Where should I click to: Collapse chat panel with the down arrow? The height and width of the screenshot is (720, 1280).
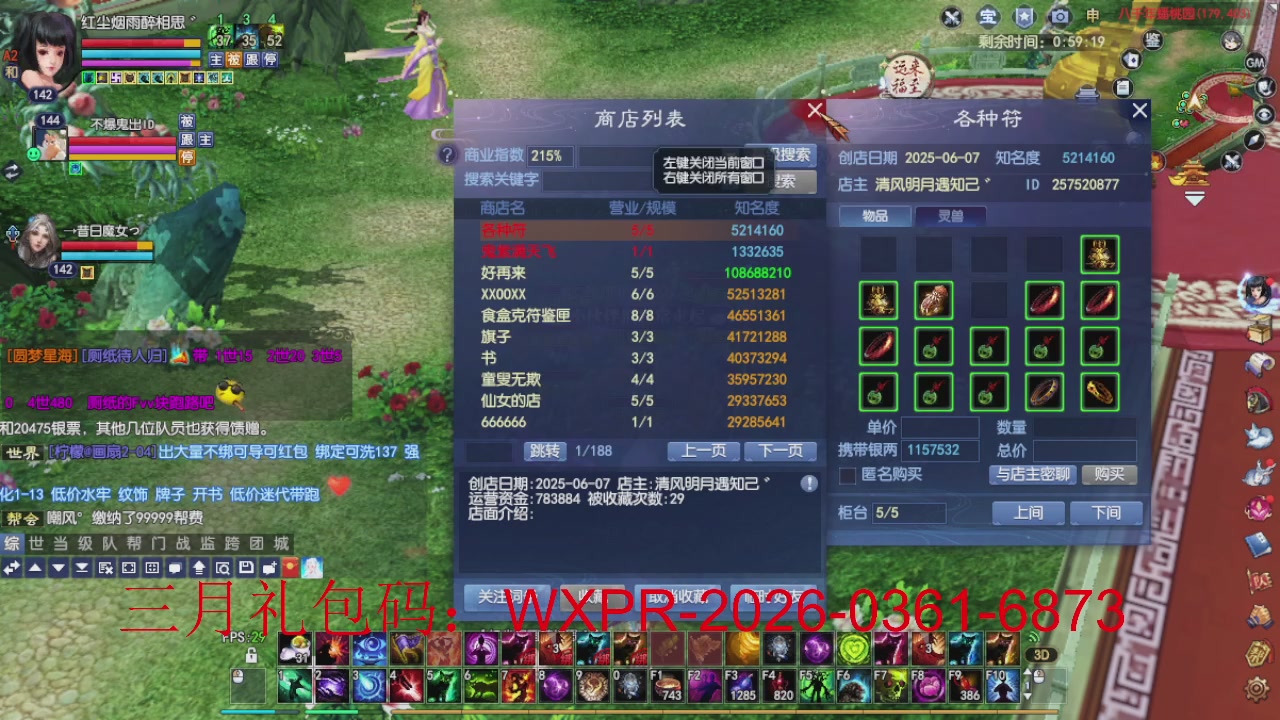(57, 567)
